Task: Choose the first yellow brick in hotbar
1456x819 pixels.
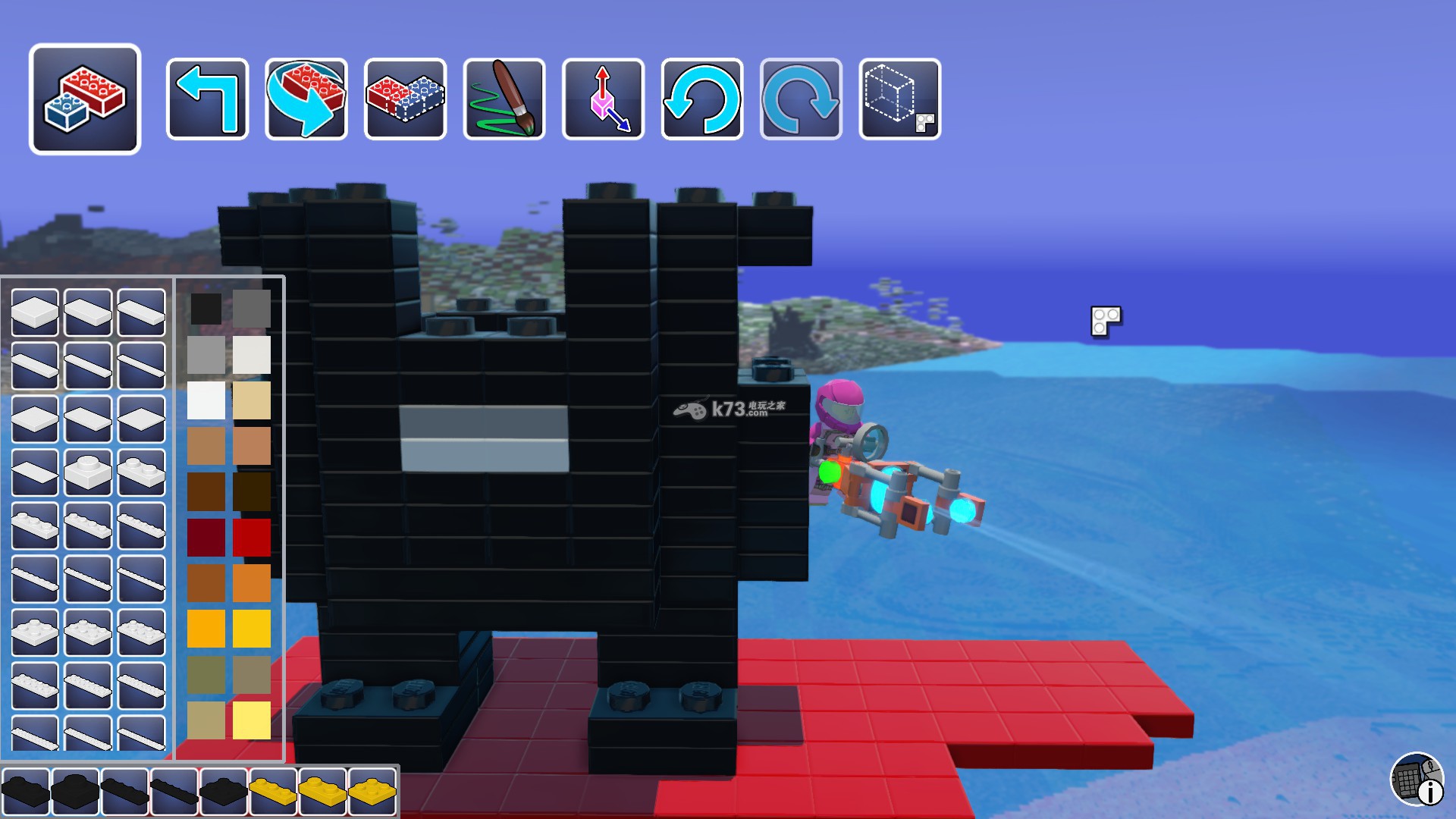Action: pos(272,791)
